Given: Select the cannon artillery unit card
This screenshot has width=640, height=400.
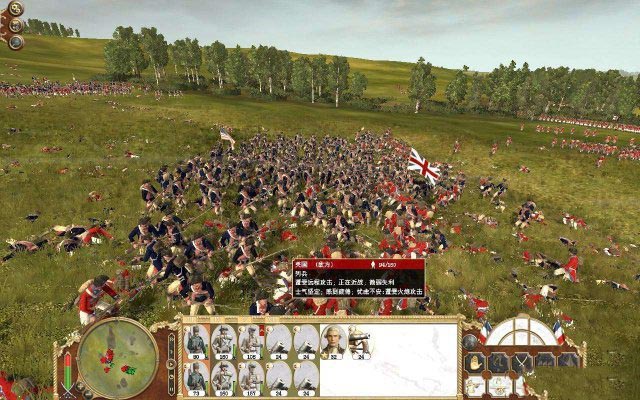Looking at the screenshot, I should (x=359, y=340).
